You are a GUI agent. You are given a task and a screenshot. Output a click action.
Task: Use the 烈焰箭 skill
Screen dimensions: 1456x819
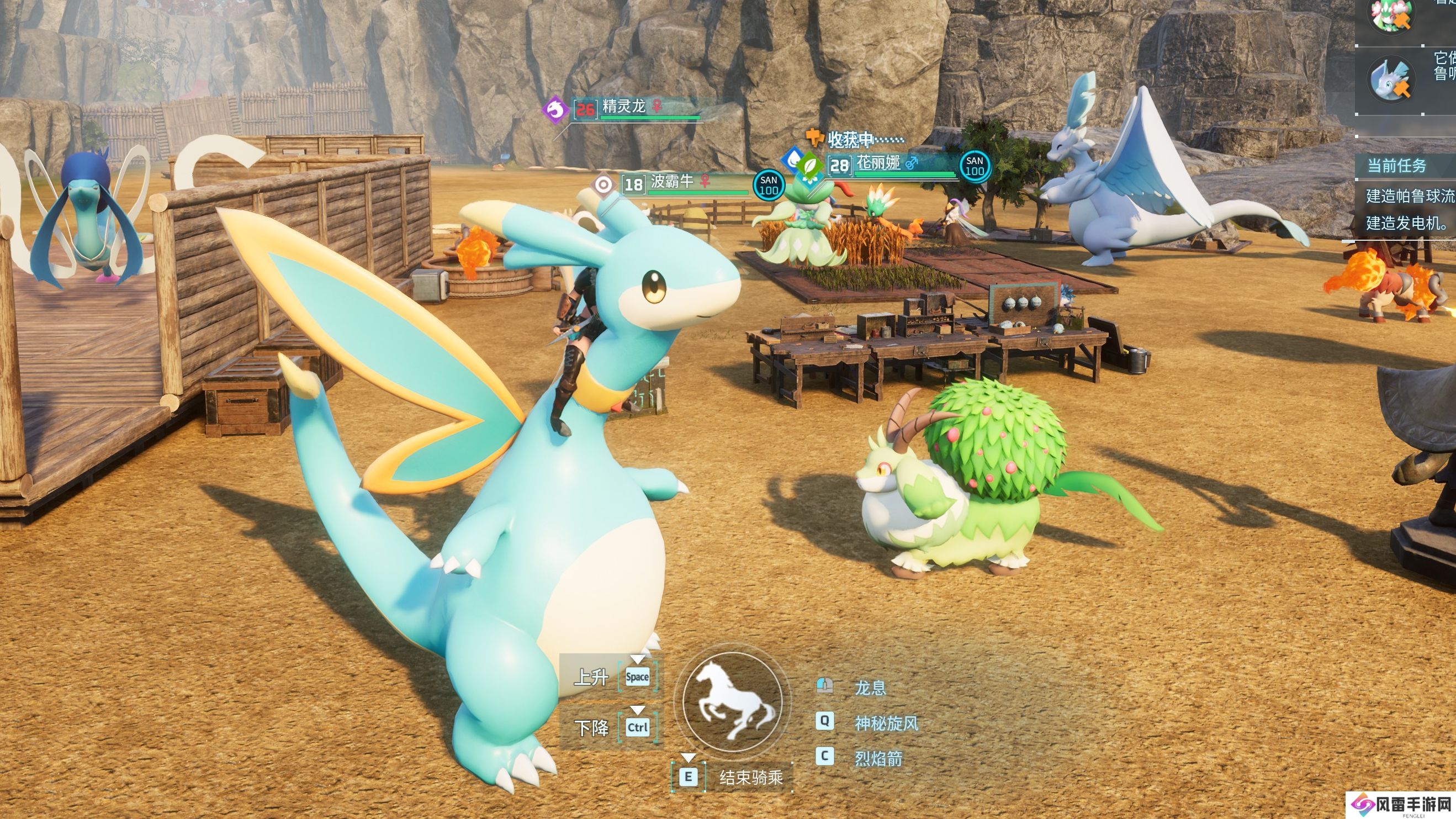click(x=878, y=758)
